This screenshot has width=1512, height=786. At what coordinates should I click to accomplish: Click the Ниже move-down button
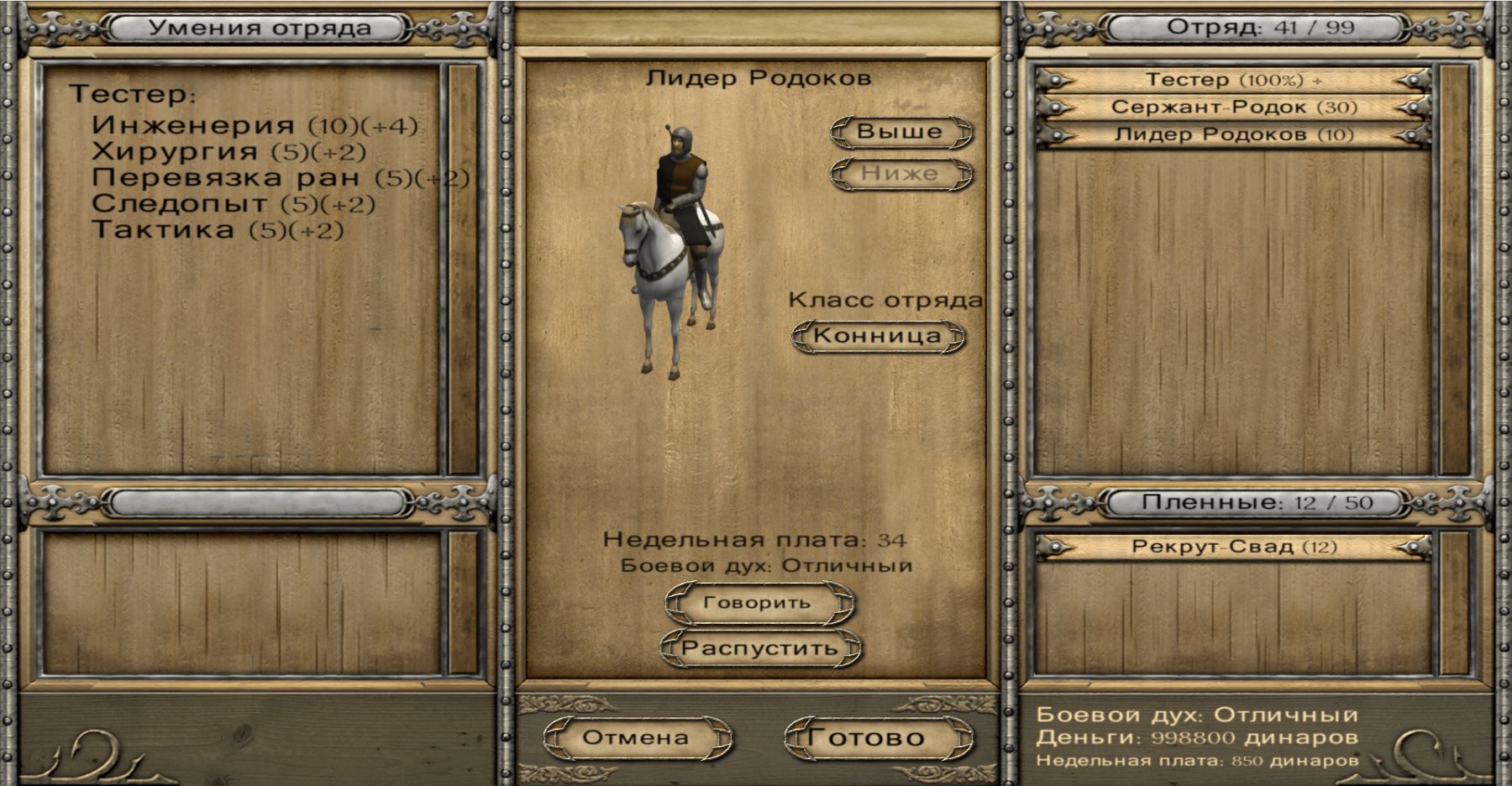[900, 174]
